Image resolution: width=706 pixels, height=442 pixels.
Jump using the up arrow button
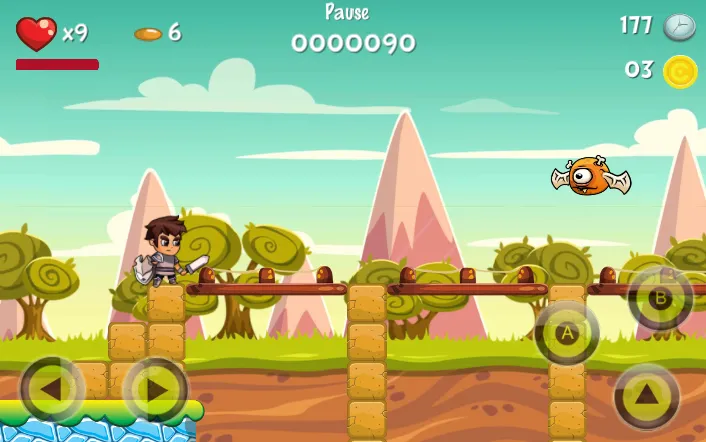[647, 395]
